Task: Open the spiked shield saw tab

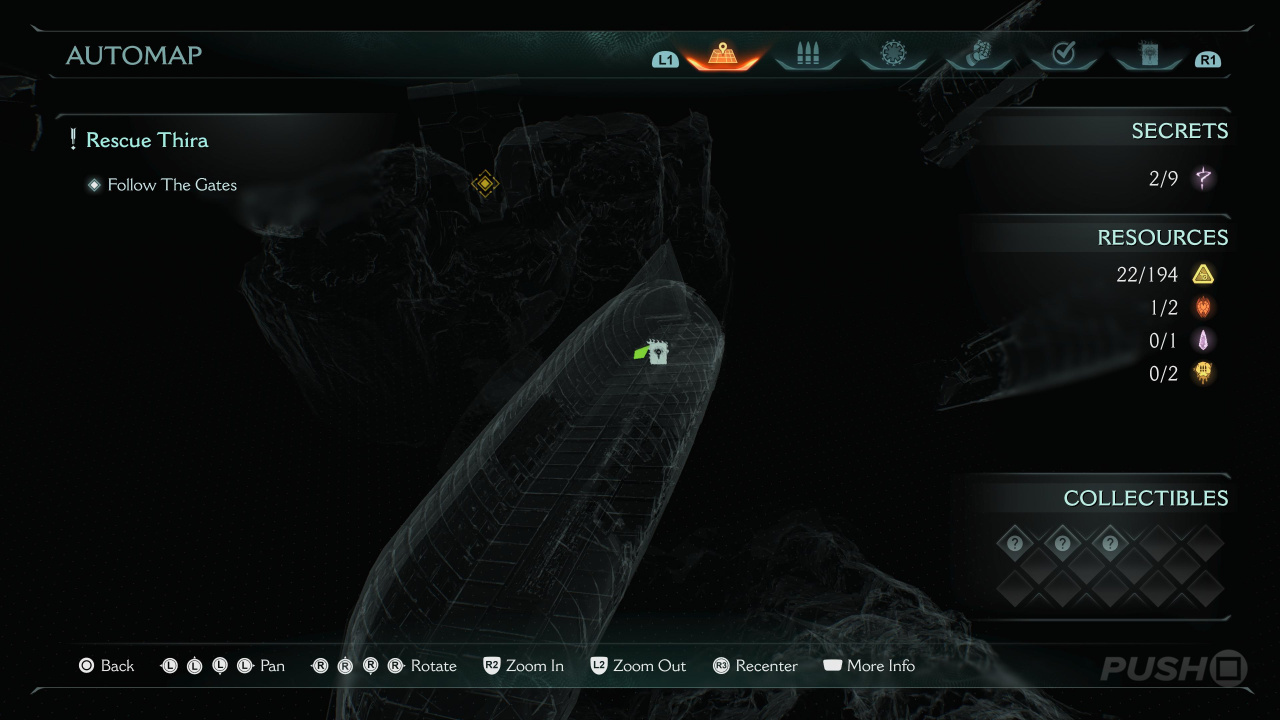Action: point(893,54)
